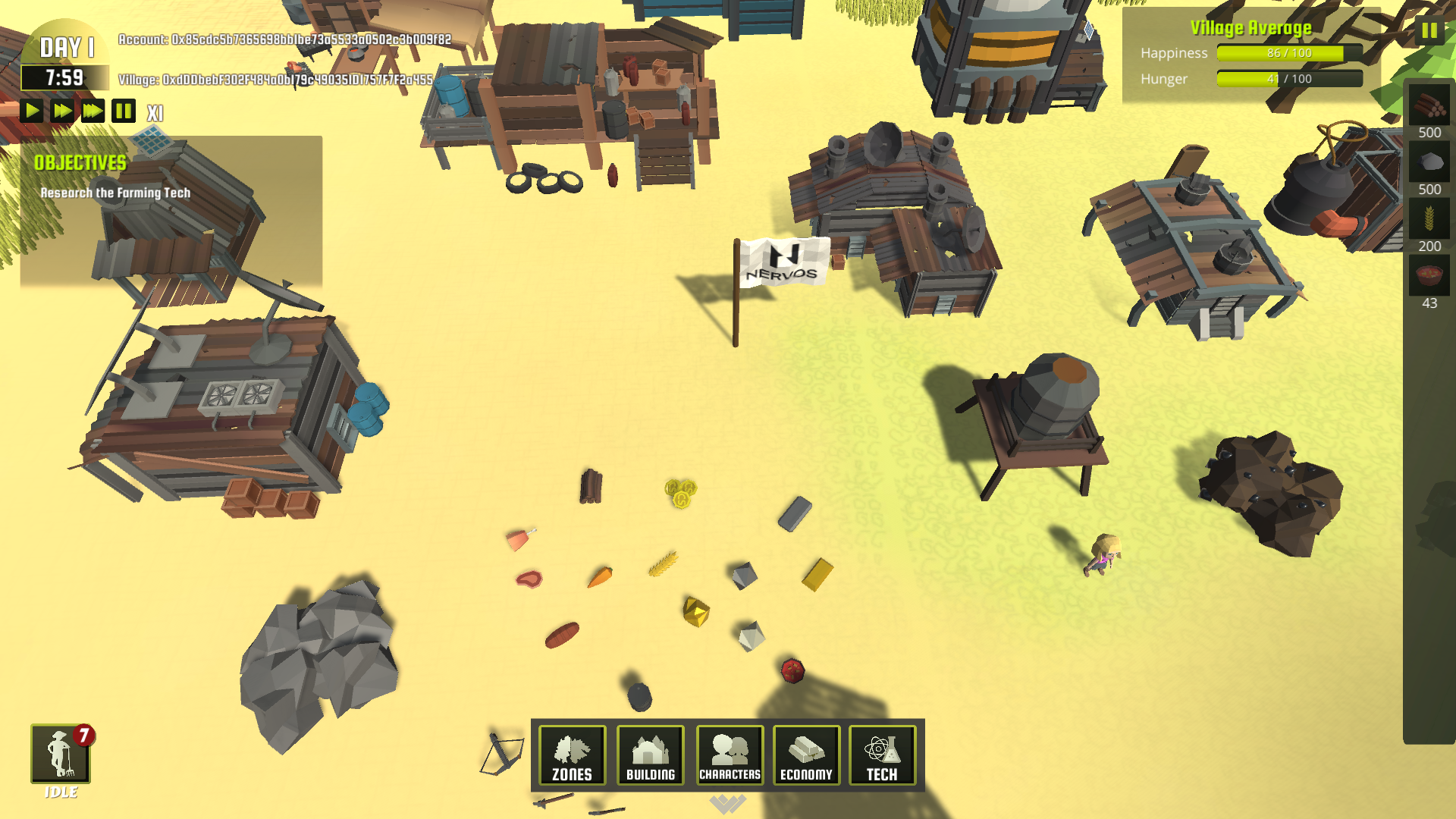Open the Building menu

(650, 755)
